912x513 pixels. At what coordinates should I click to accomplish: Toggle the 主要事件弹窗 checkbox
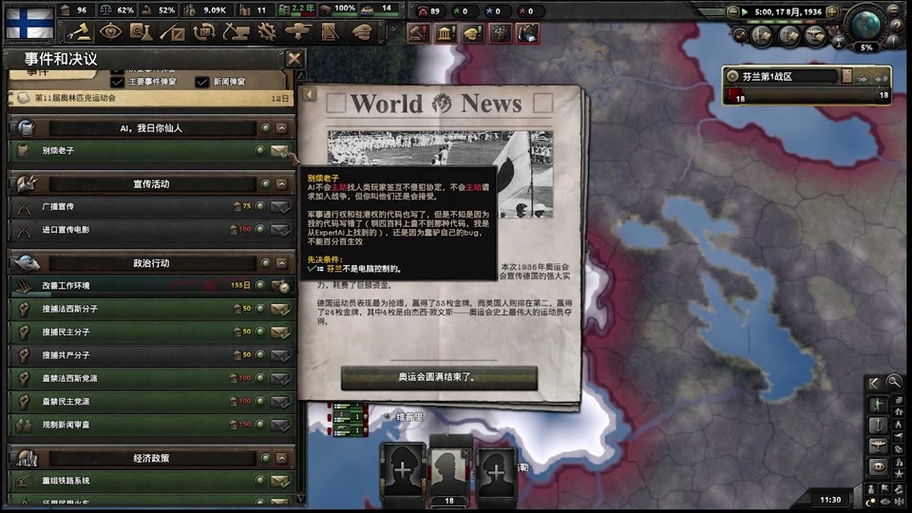[x=118, y=82]
